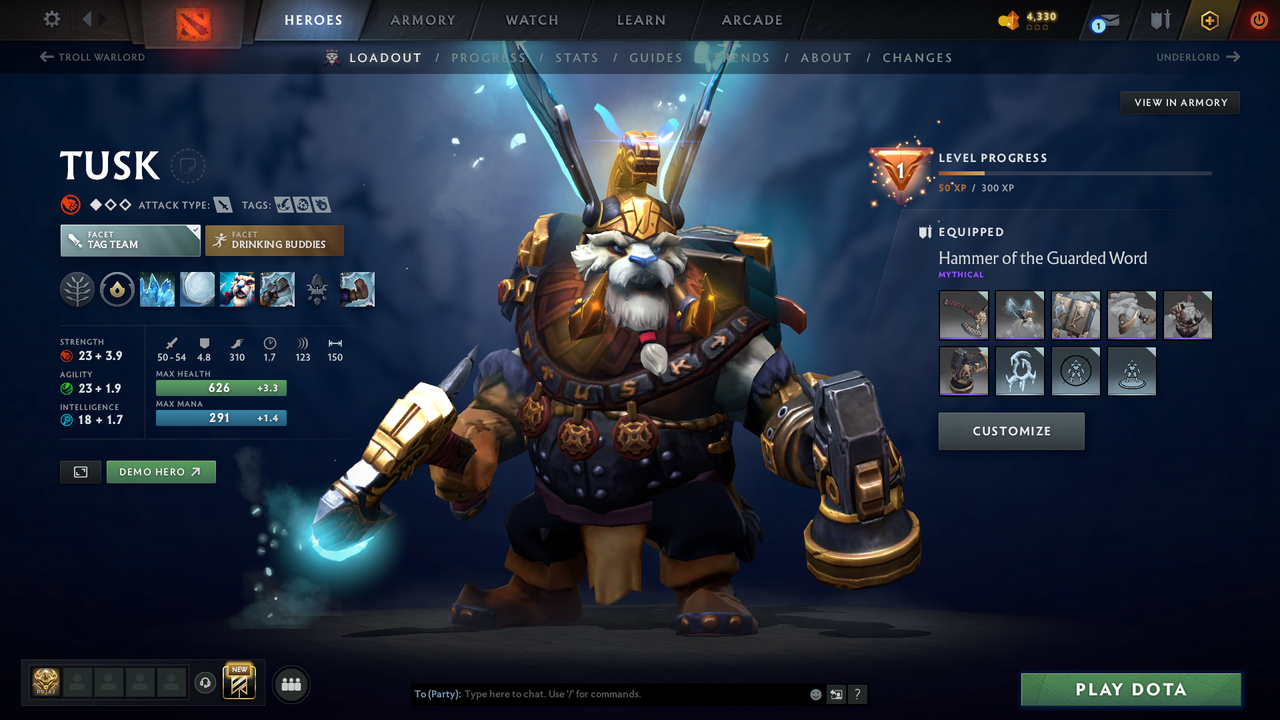Open the GUIDES tab
Screen dimensions: 1280x720
click(655, 57)
